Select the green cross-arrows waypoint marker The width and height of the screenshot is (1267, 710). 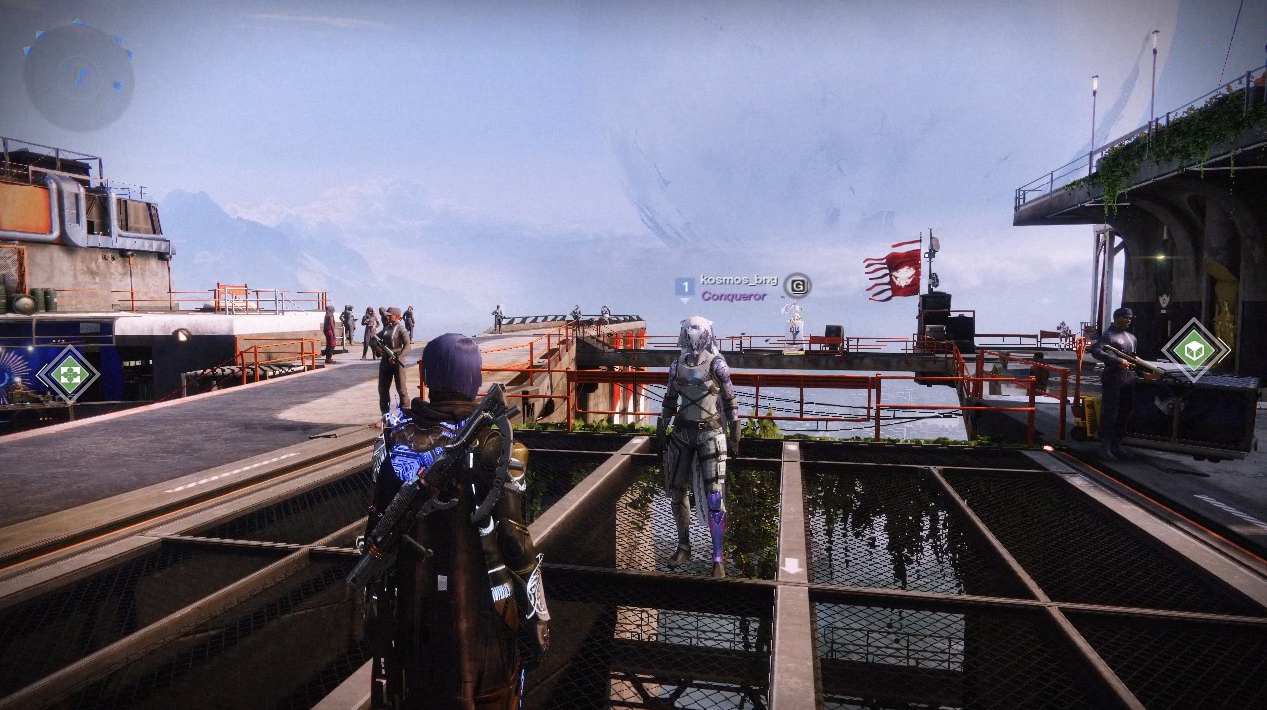pos(68,375)
